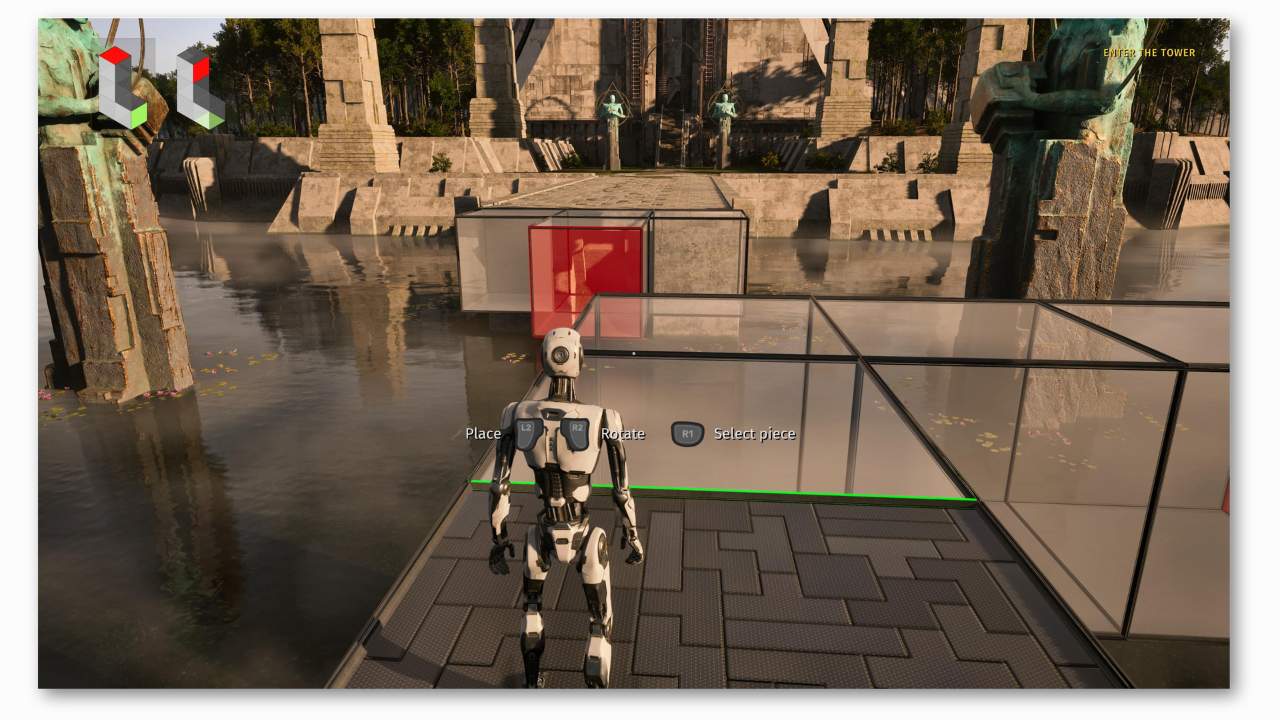Select the highlighted L-shaped bridge piece

click(x=122, y=87)
